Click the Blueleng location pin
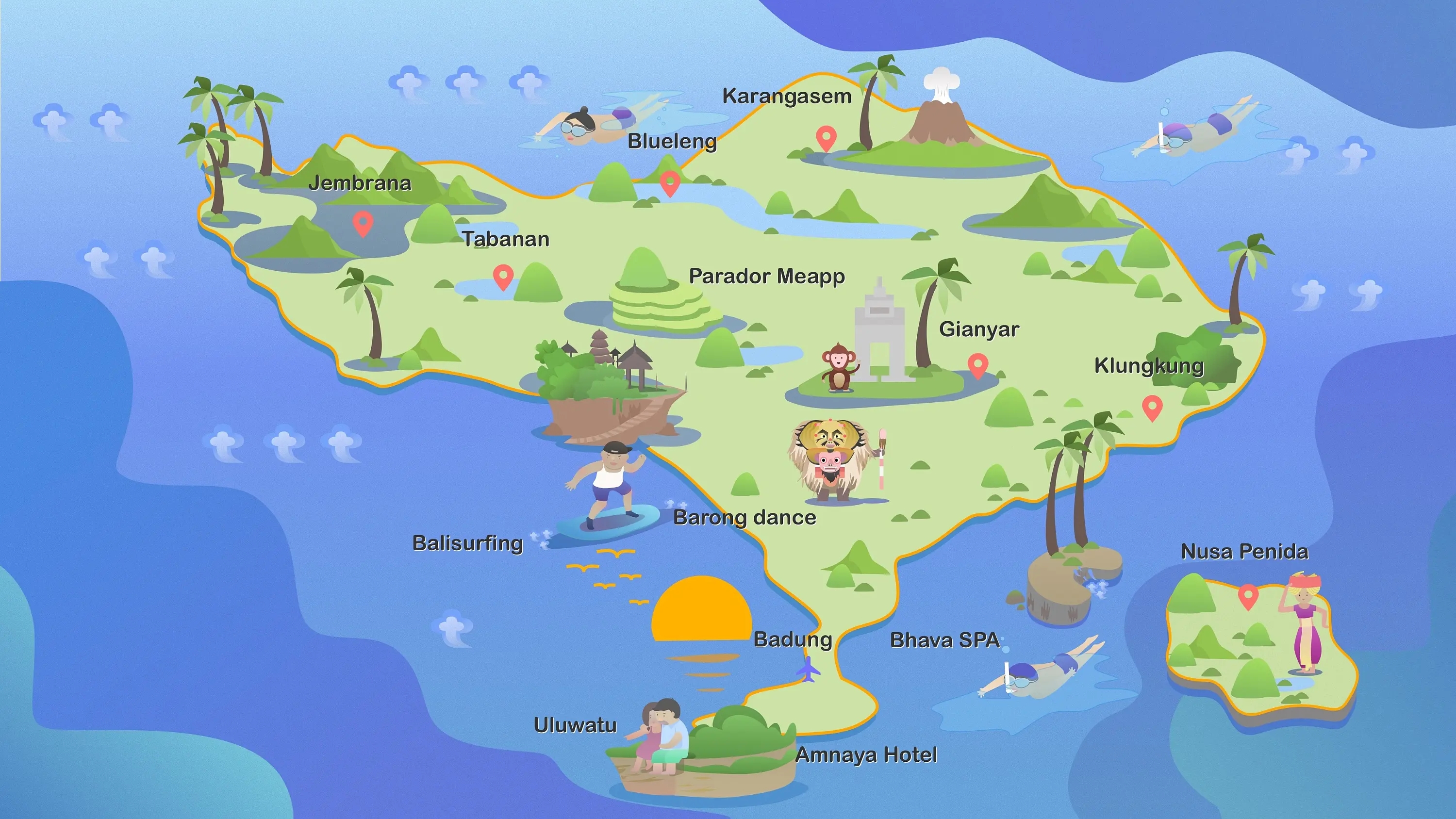 (x=670, y=182)
